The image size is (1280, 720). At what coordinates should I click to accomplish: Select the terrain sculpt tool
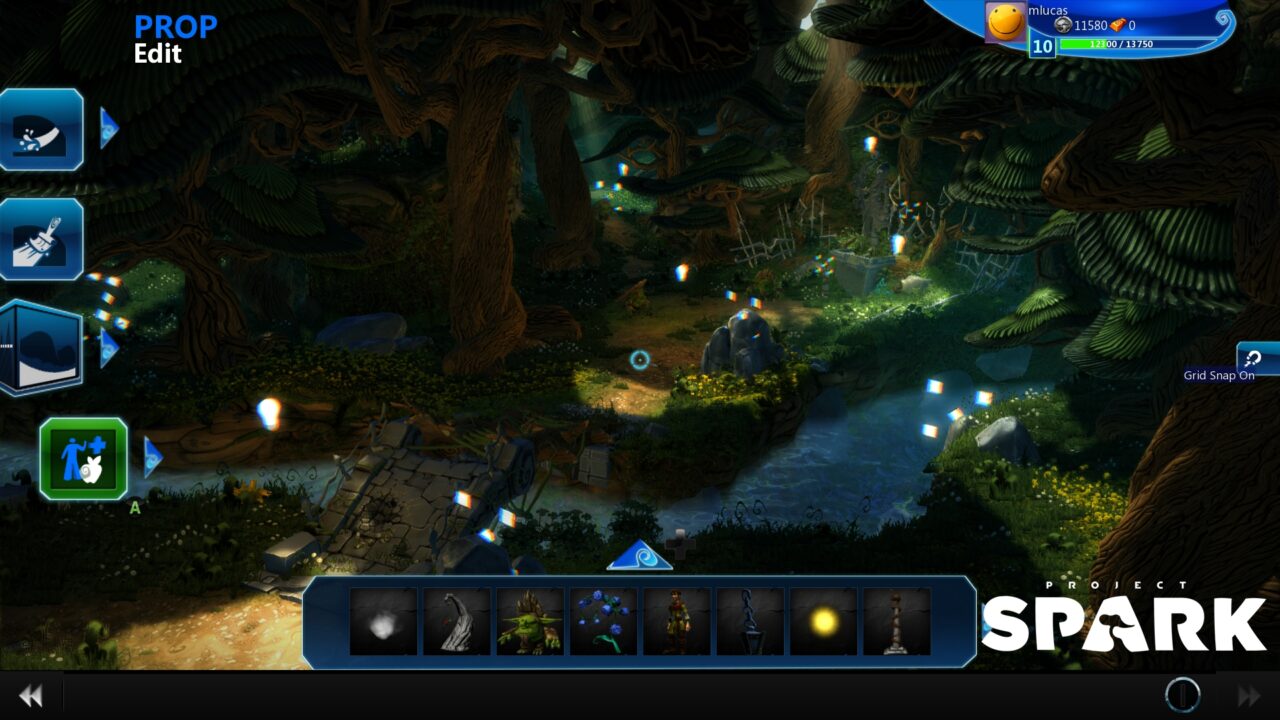point(41,131)
